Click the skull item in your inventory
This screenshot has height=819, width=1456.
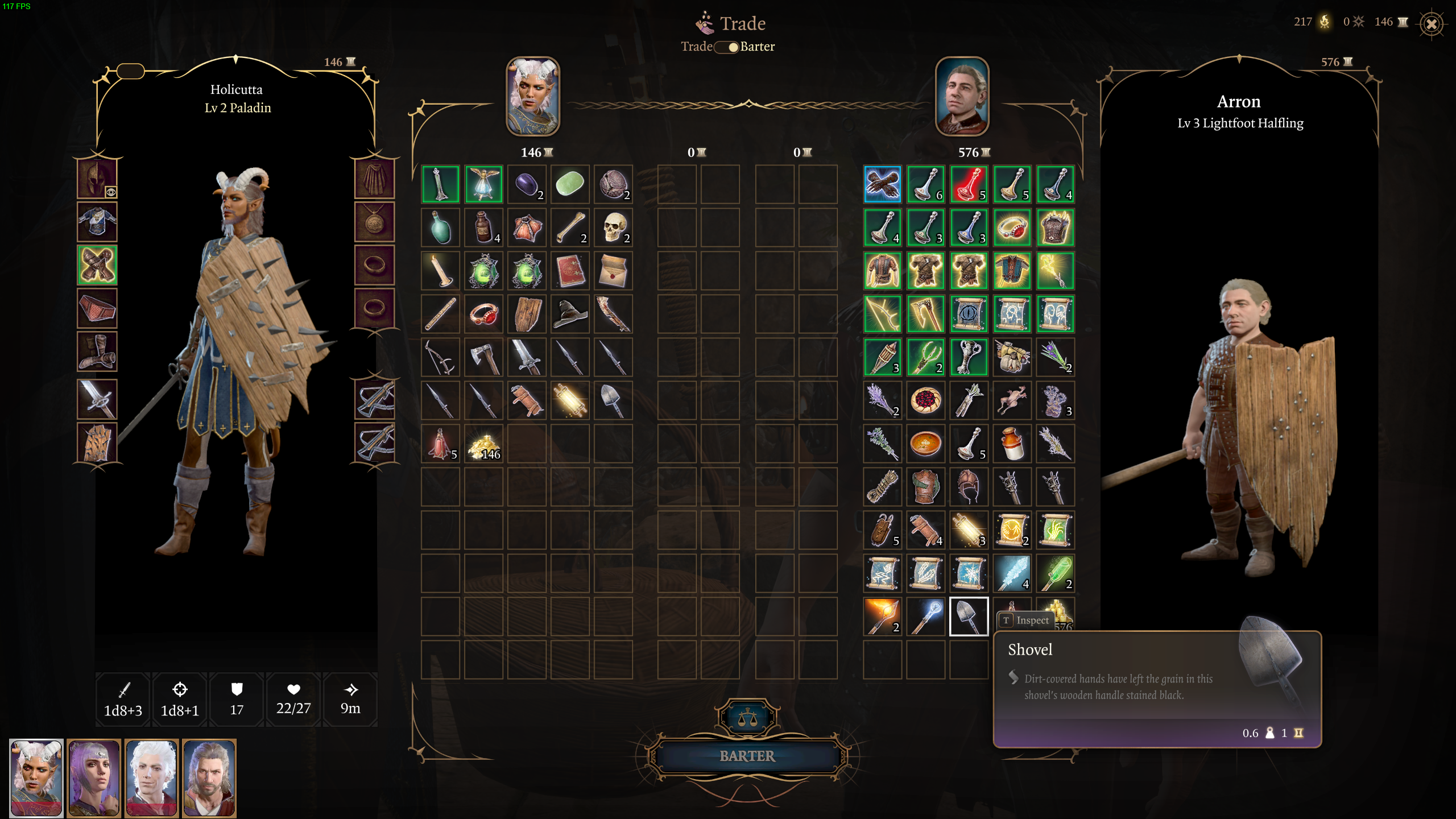[614, 227]
